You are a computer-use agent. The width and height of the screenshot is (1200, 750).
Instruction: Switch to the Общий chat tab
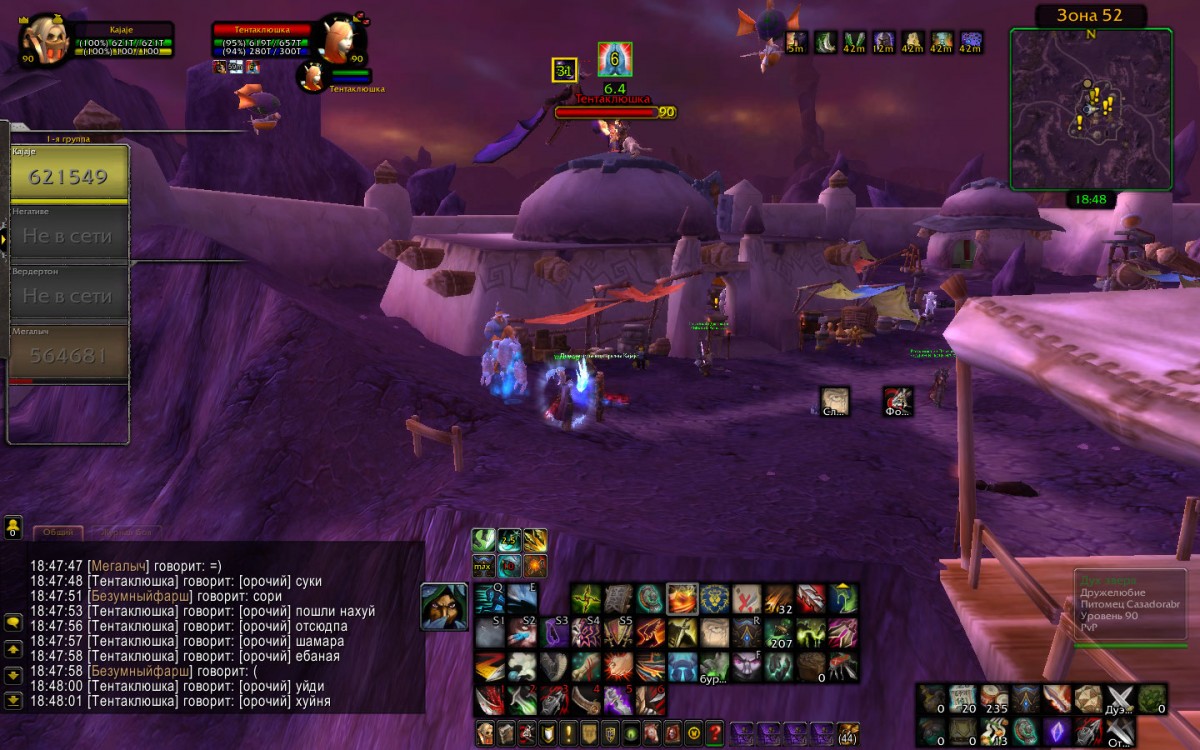(57, 533)
